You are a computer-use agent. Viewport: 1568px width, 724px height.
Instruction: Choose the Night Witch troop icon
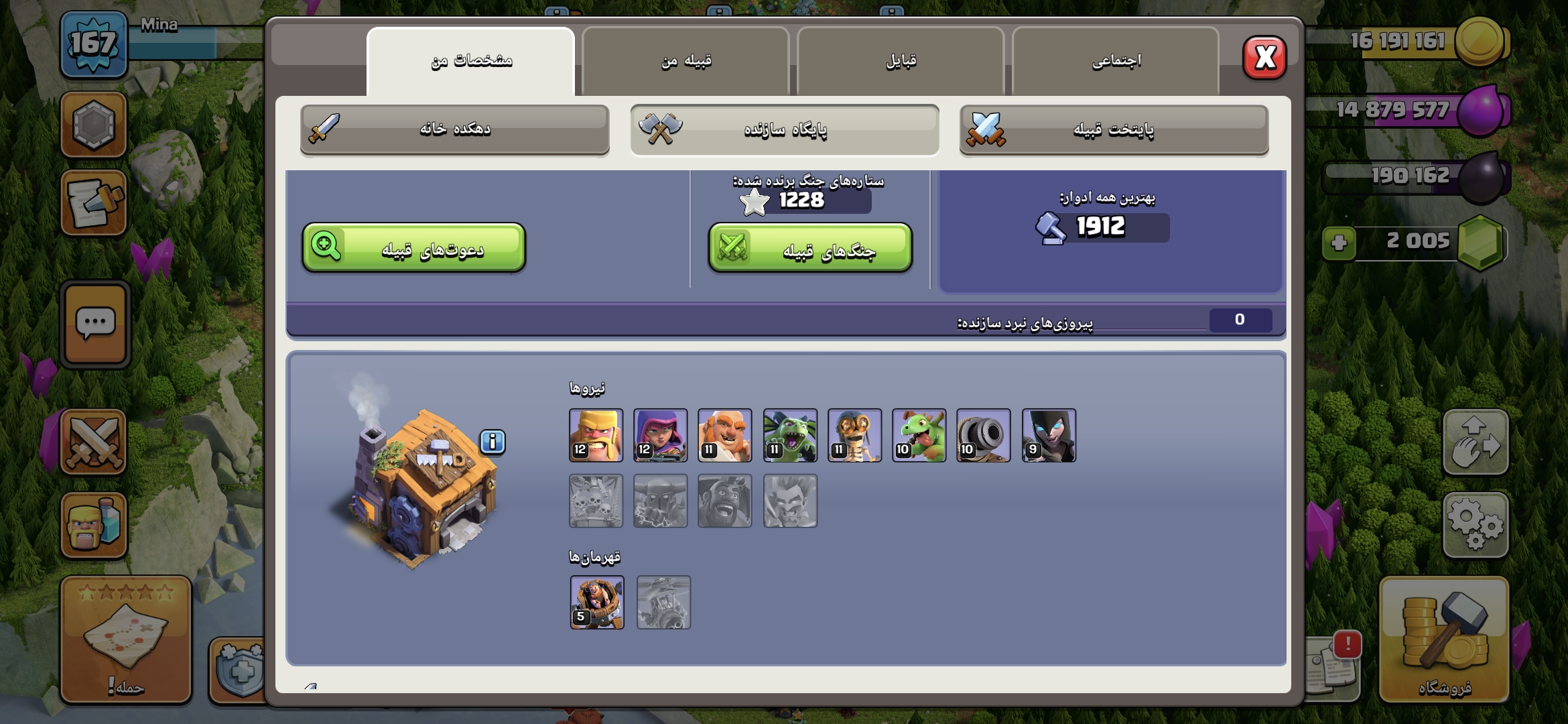click(x=1049, y=435)
